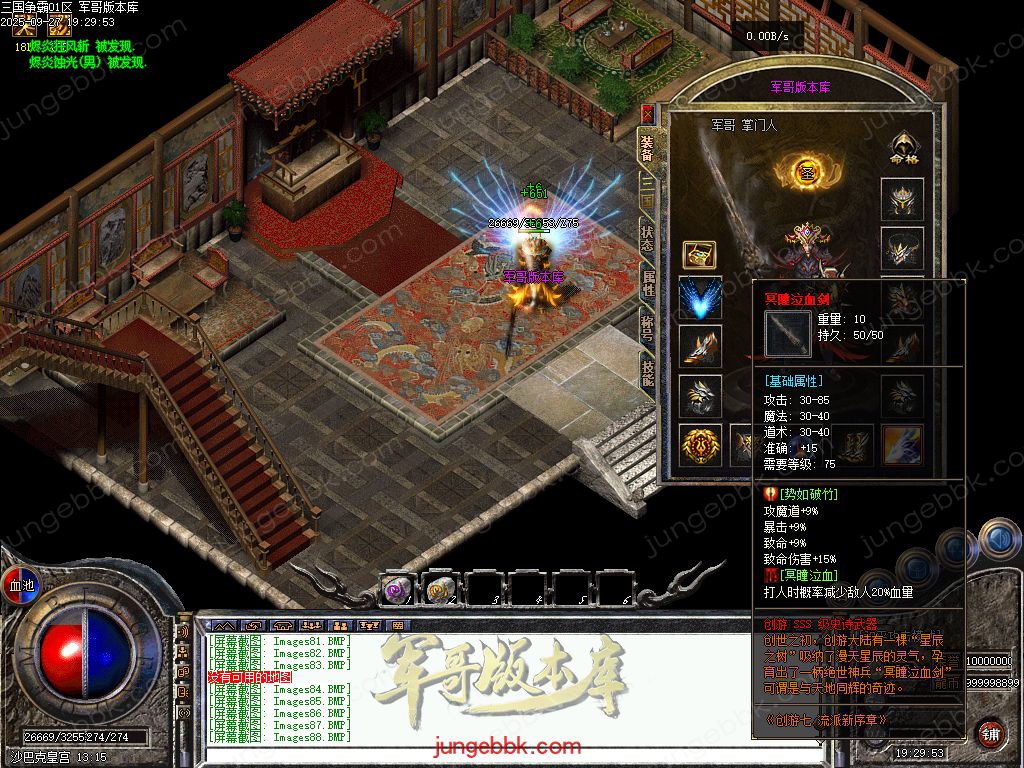Choose the golden lion medal slot
Image resolution: width=1024 pixels, height=768 pixels.
[x=699, y=444]
